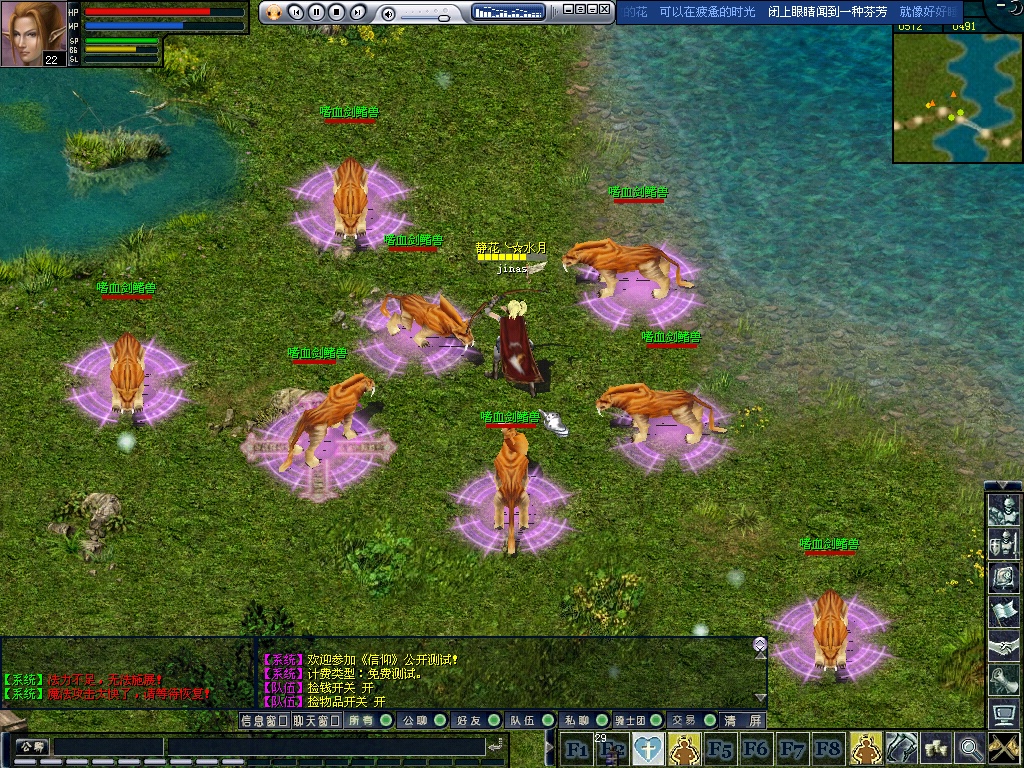Clear the screen with the 清屏 button
Image resolution: width=1024 pixels, height=768 pixels.
pos(744,720)
